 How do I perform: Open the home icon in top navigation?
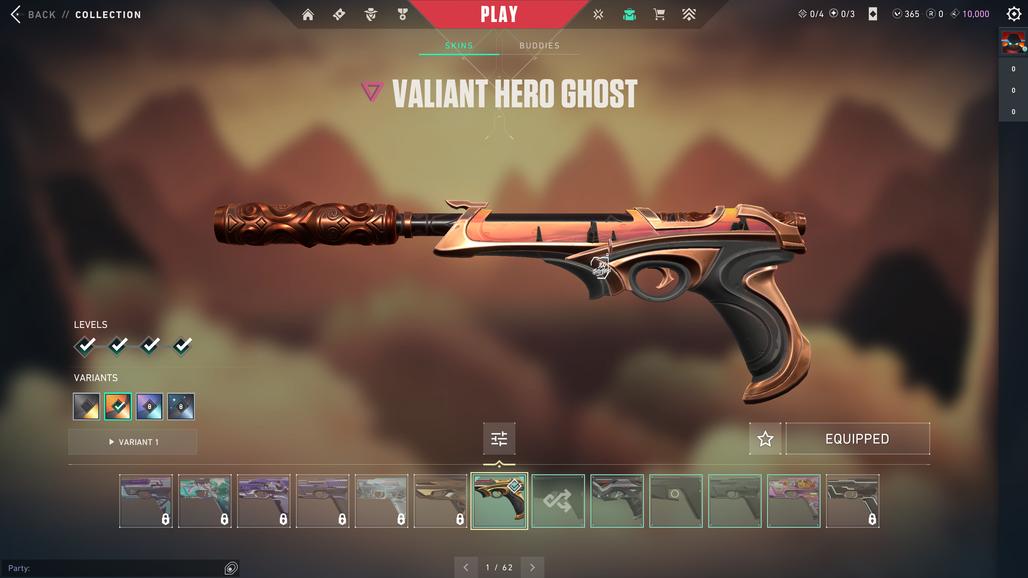point(308,15)
